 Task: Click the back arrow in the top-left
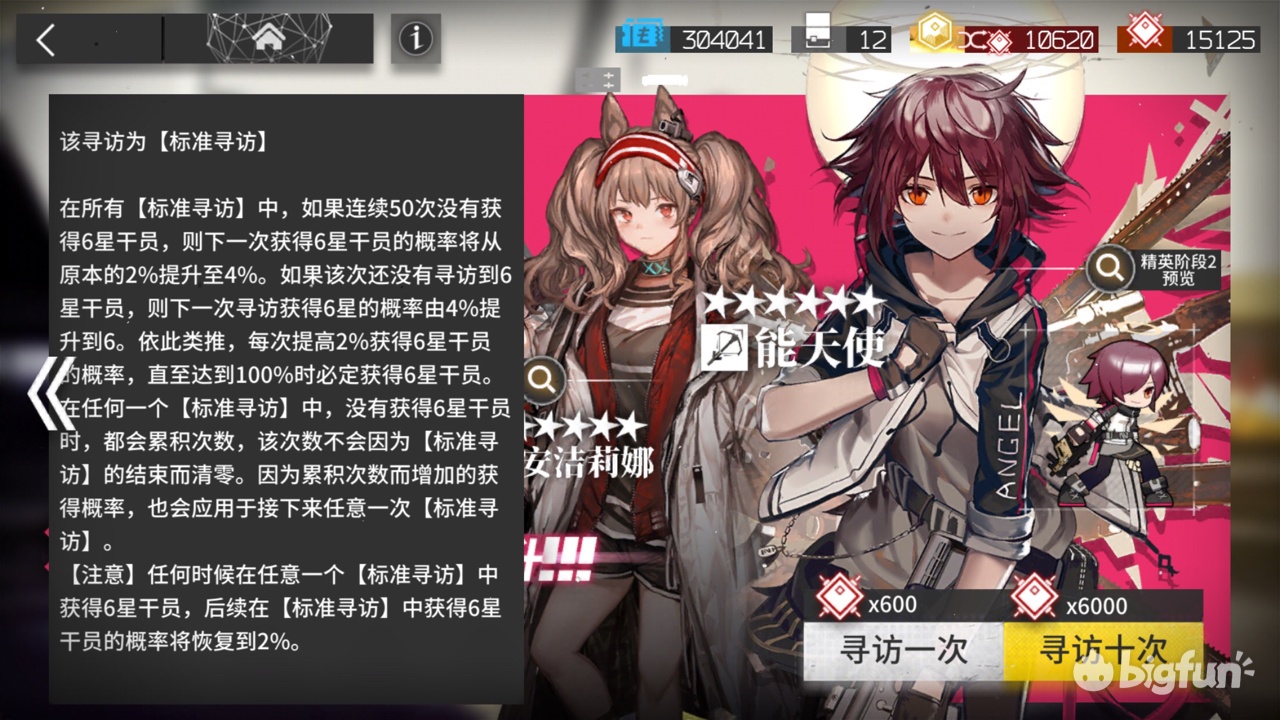coord(45,37)
